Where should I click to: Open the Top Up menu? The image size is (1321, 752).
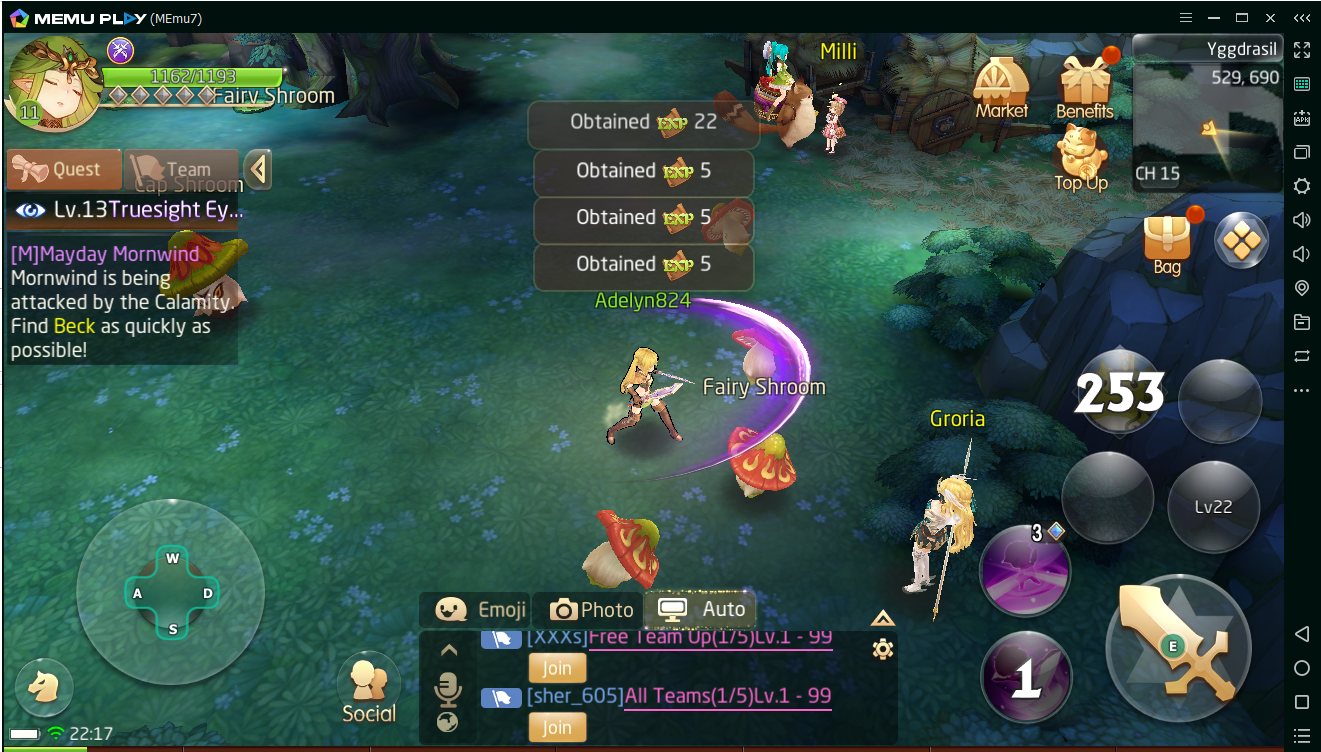1081,160
